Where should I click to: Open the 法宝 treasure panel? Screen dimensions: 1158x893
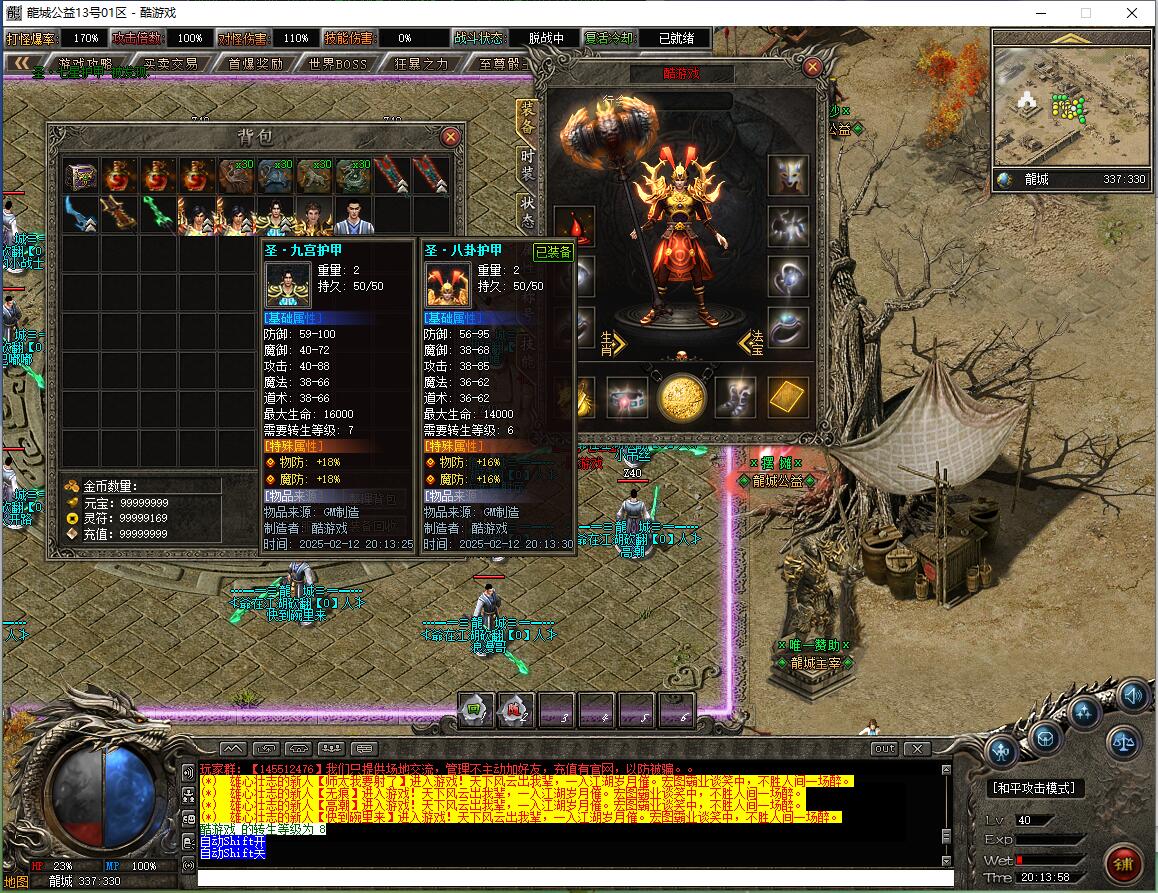752,343
